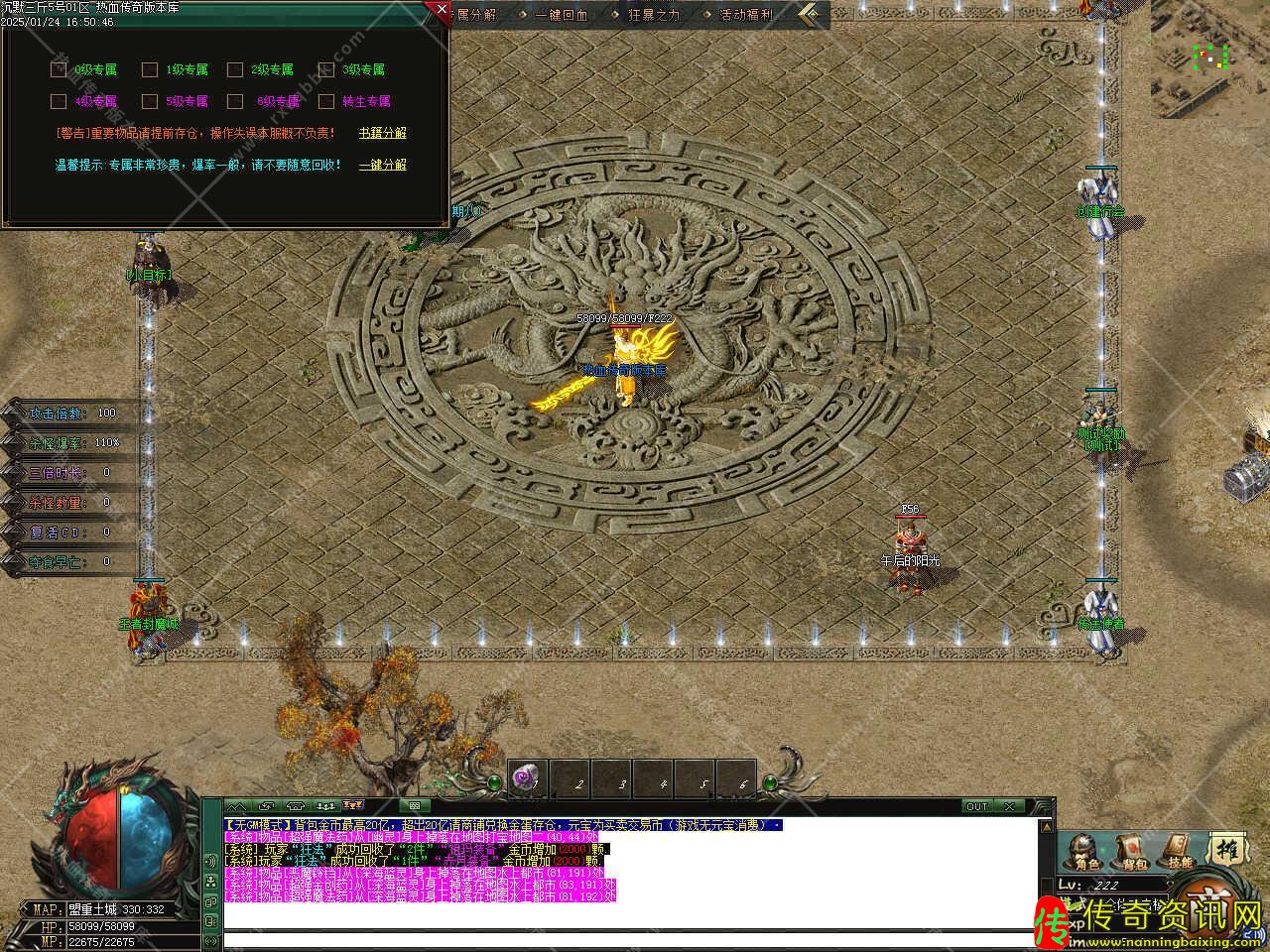Viewport: 1270px width, 952px height.
Task: Tick the 5级专属 checkbox
Action: click(x=150, y=101)
